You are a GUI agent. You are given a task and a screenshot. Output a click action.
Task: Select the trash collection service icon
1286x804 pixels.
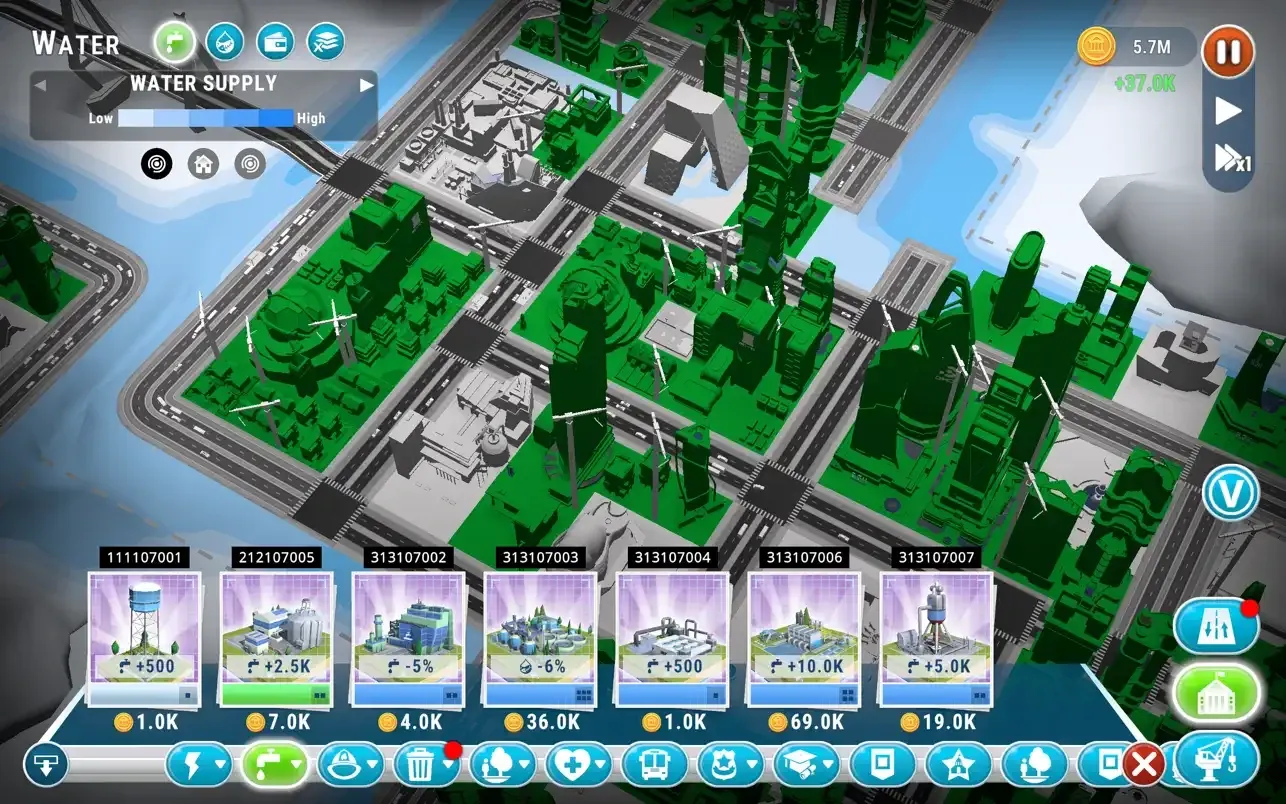[x=418, y=765]
